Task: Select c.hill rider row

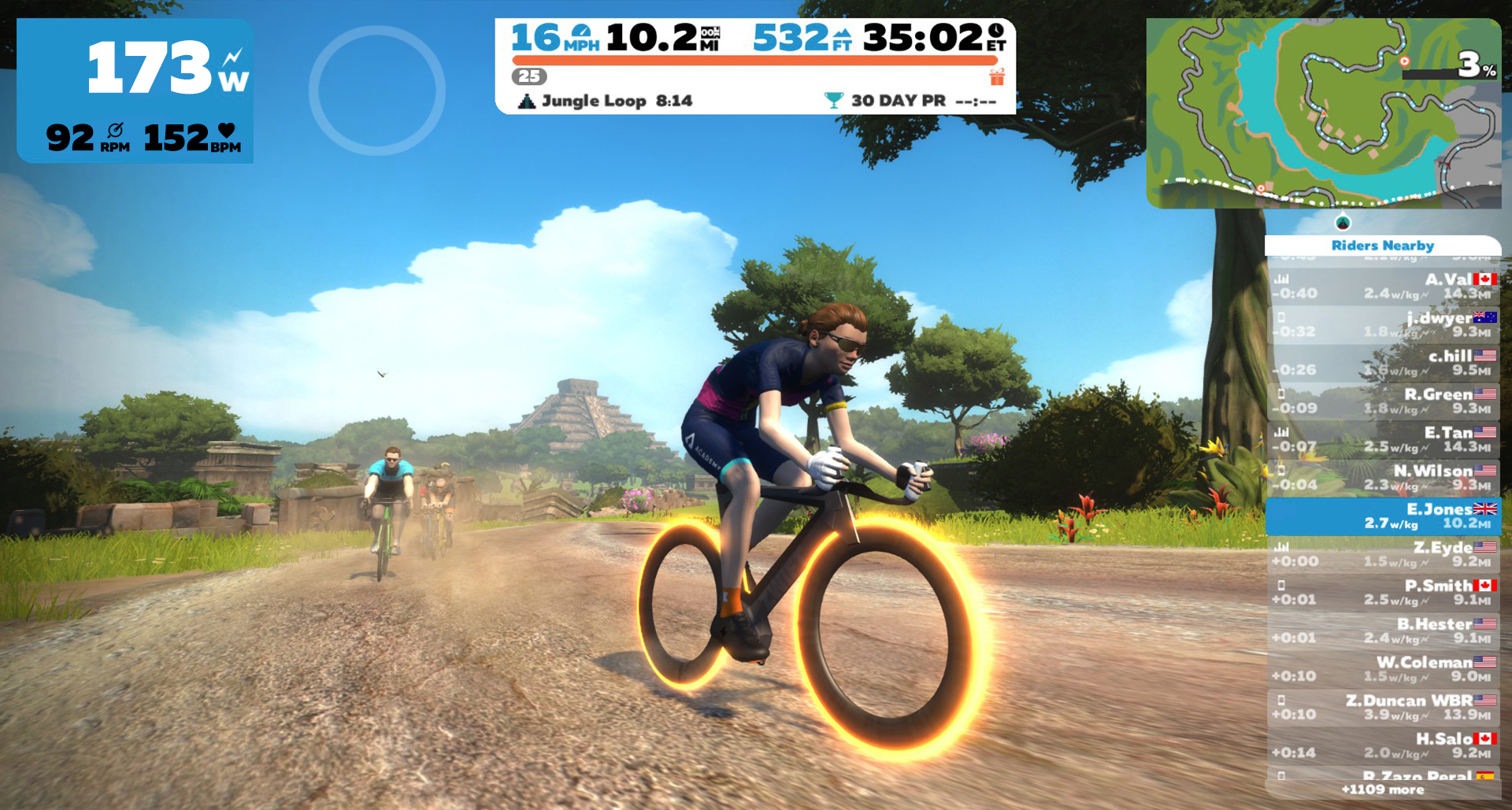Action: coord(1383,363)
